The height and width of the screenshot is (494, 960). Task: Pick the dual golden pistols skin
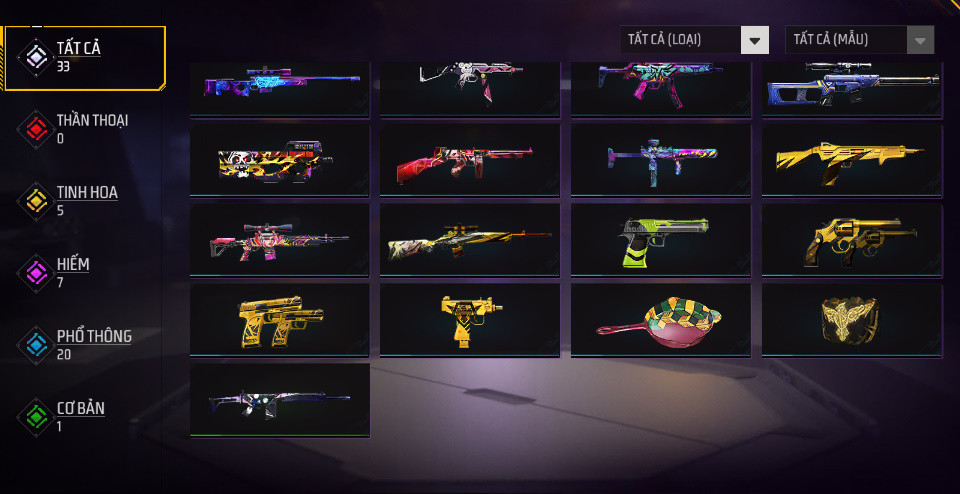279,319
